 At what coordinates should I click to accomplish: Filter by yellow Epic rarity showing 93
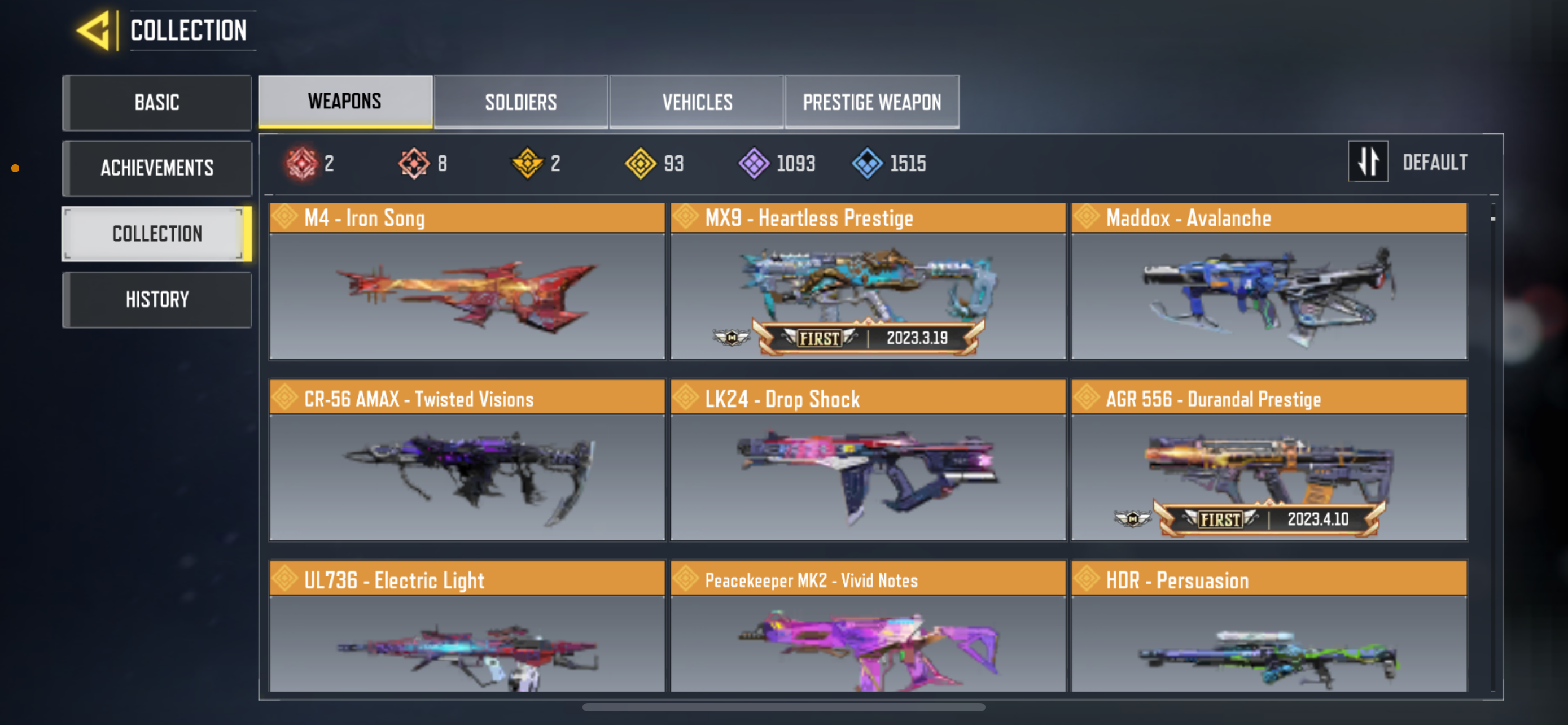[643, 163]
